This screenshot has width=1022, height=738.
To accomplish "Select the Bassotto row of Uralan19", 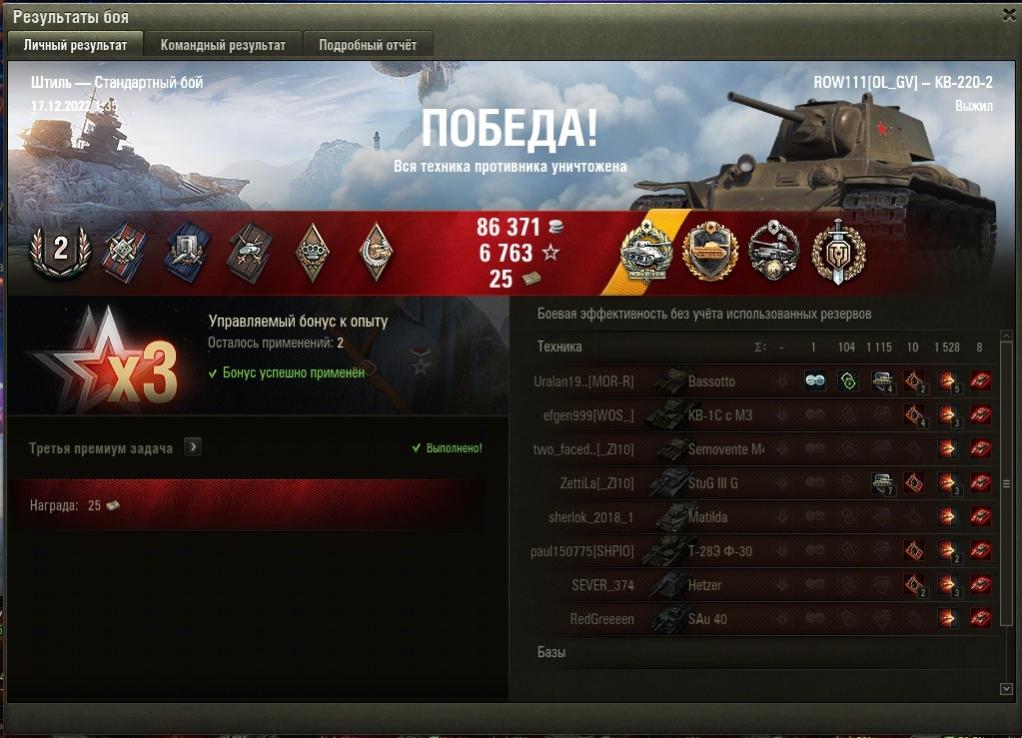I will tap(711, 382).
